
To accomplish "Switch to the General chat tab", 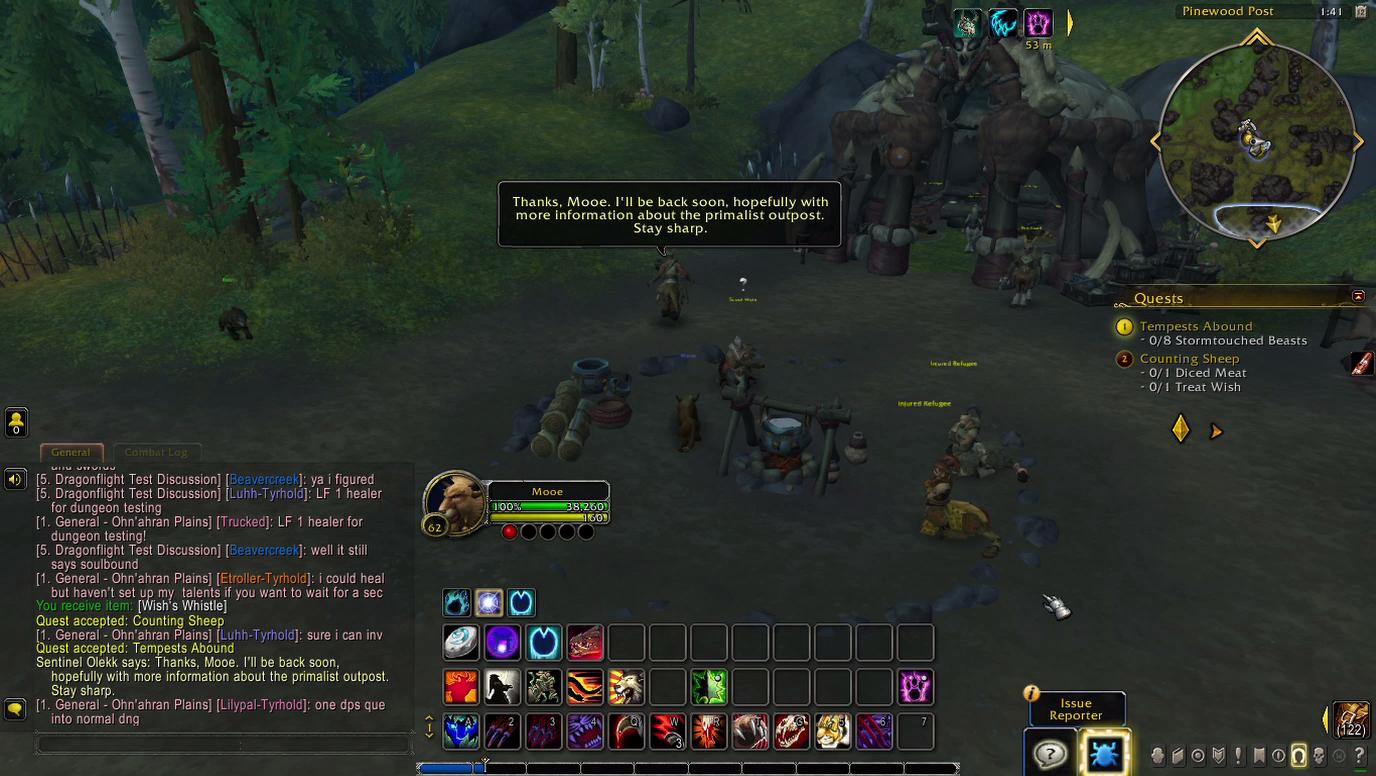I will pyautogui.click(x=70, y=452).
